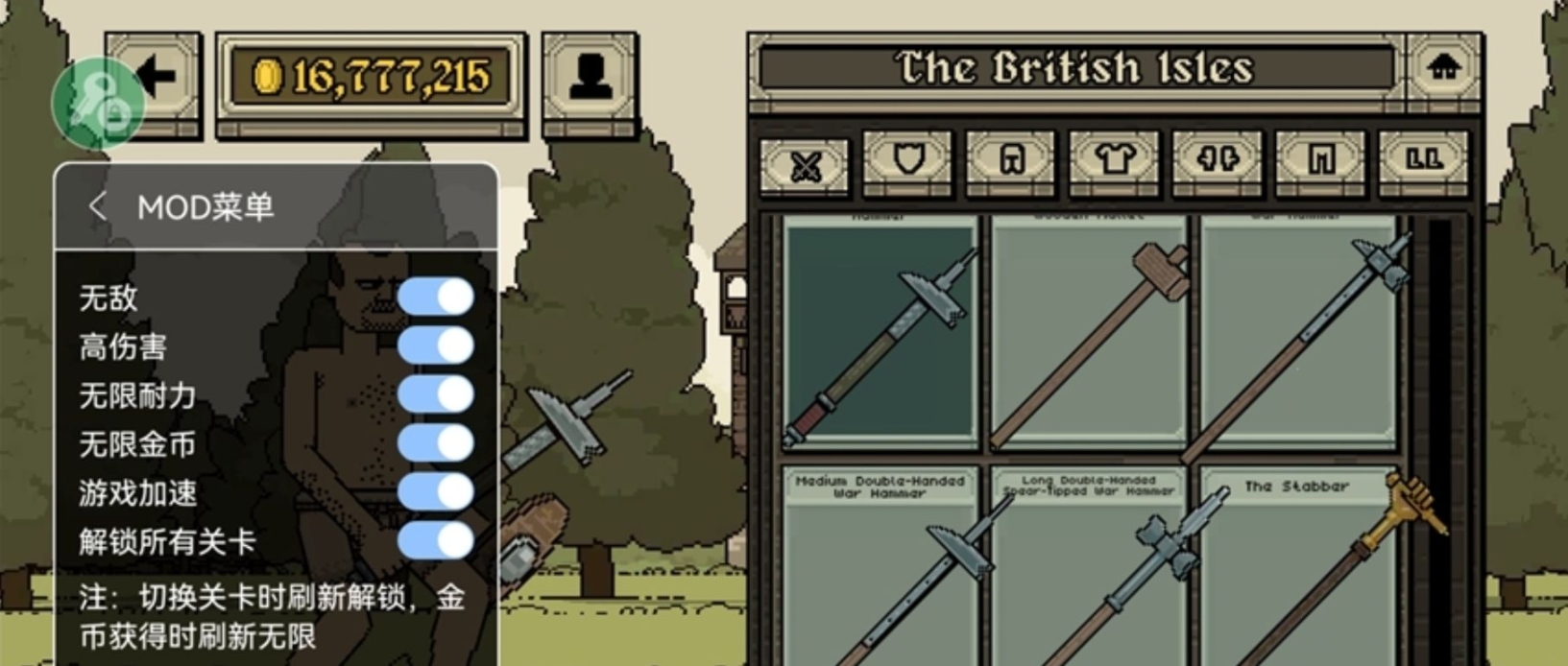Show the shirt body armor tab
Image resolution: width=1568 pixels, height=666 pixels.
pyautogui.click(x=1114, y=160)
